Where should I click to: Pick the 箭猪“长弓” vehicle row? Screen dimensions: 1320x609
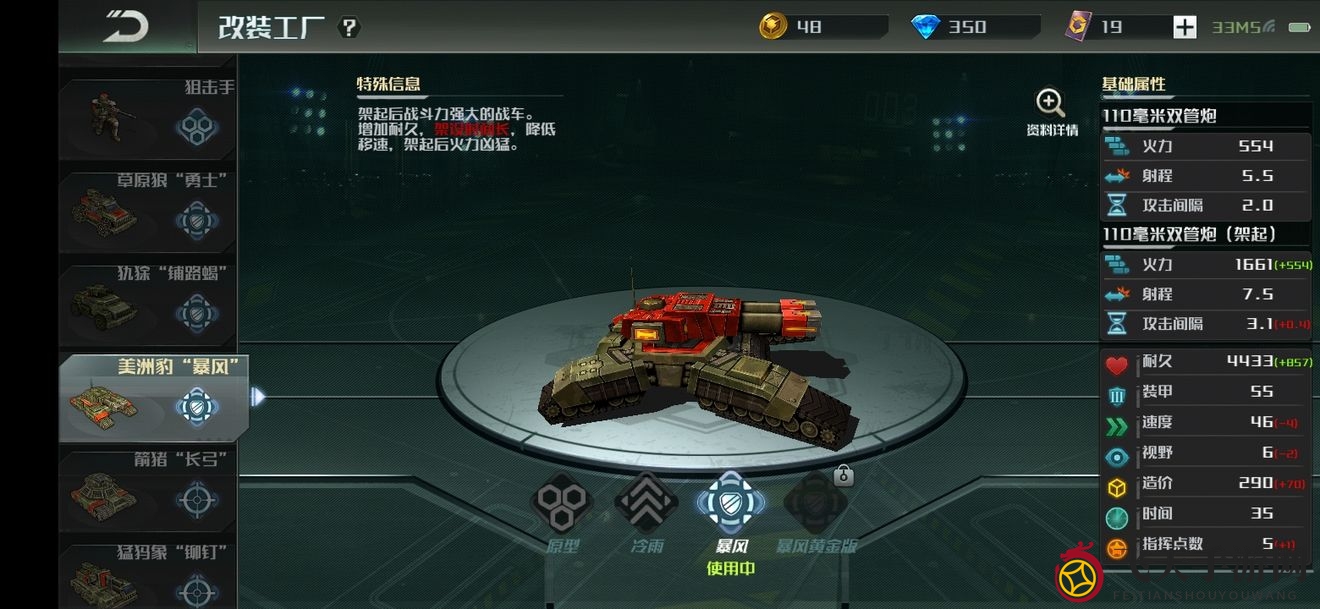coord(148,490)
